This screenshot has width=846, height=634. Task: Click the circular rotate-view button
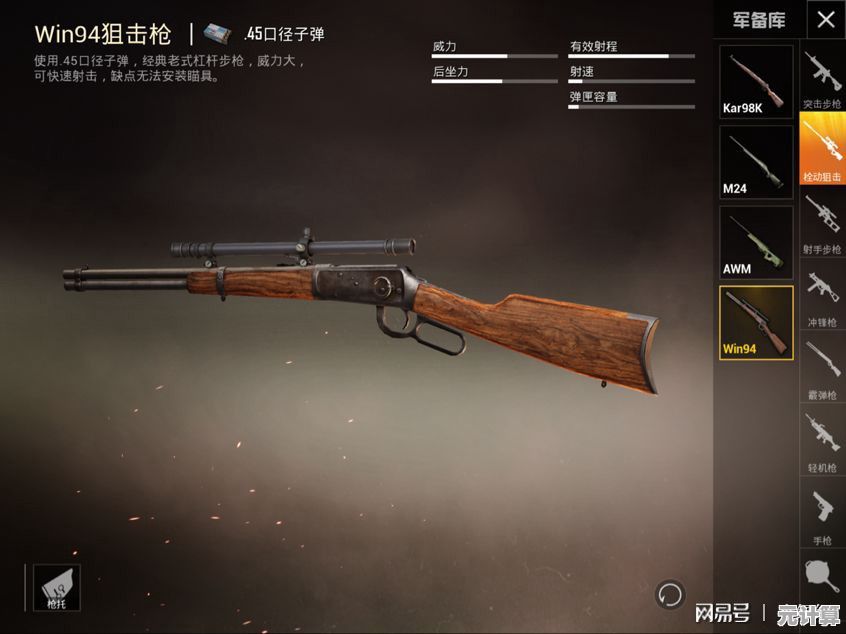669,595
